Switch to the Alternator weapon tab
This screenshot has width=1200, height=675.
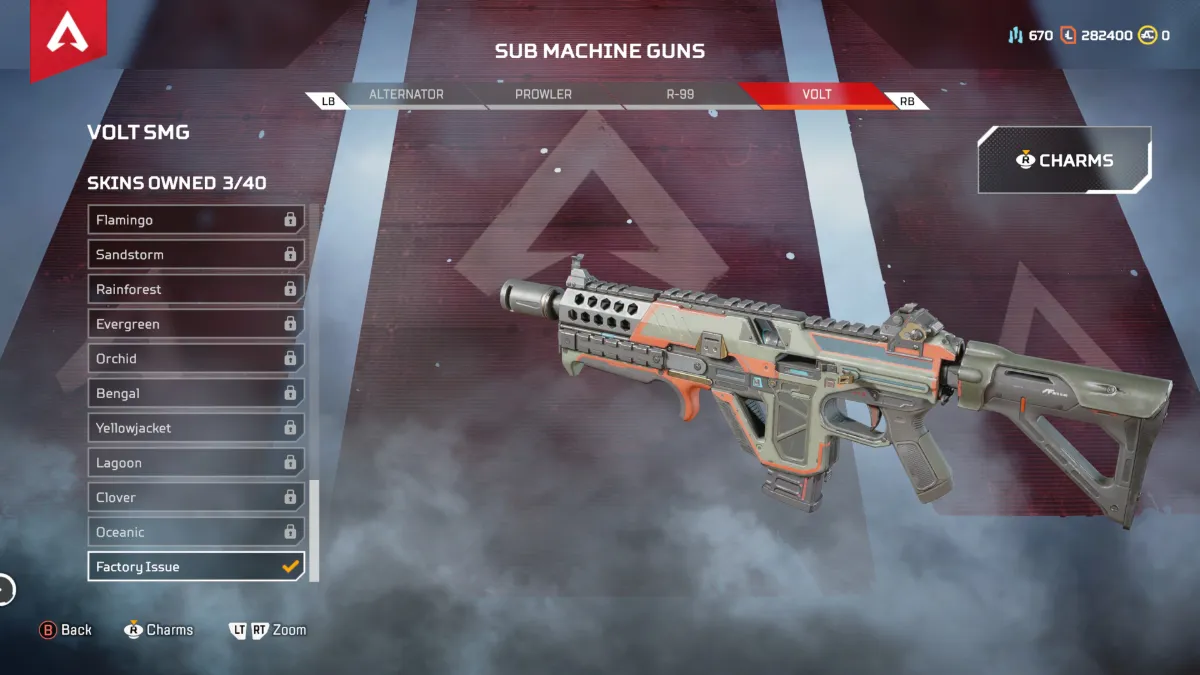coord(406,95)
